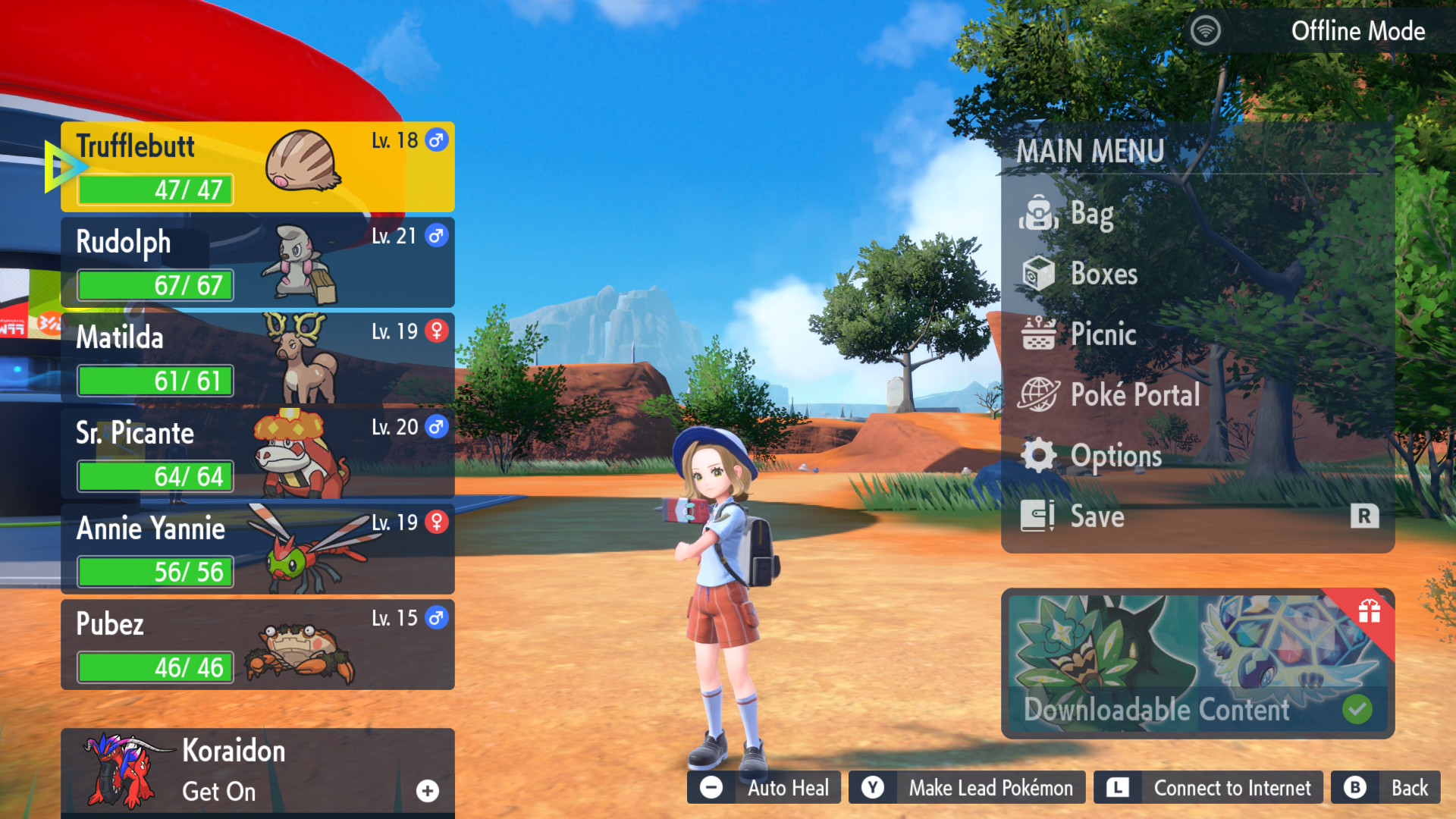Choose Make Lead Pokémon

(968, 788)
